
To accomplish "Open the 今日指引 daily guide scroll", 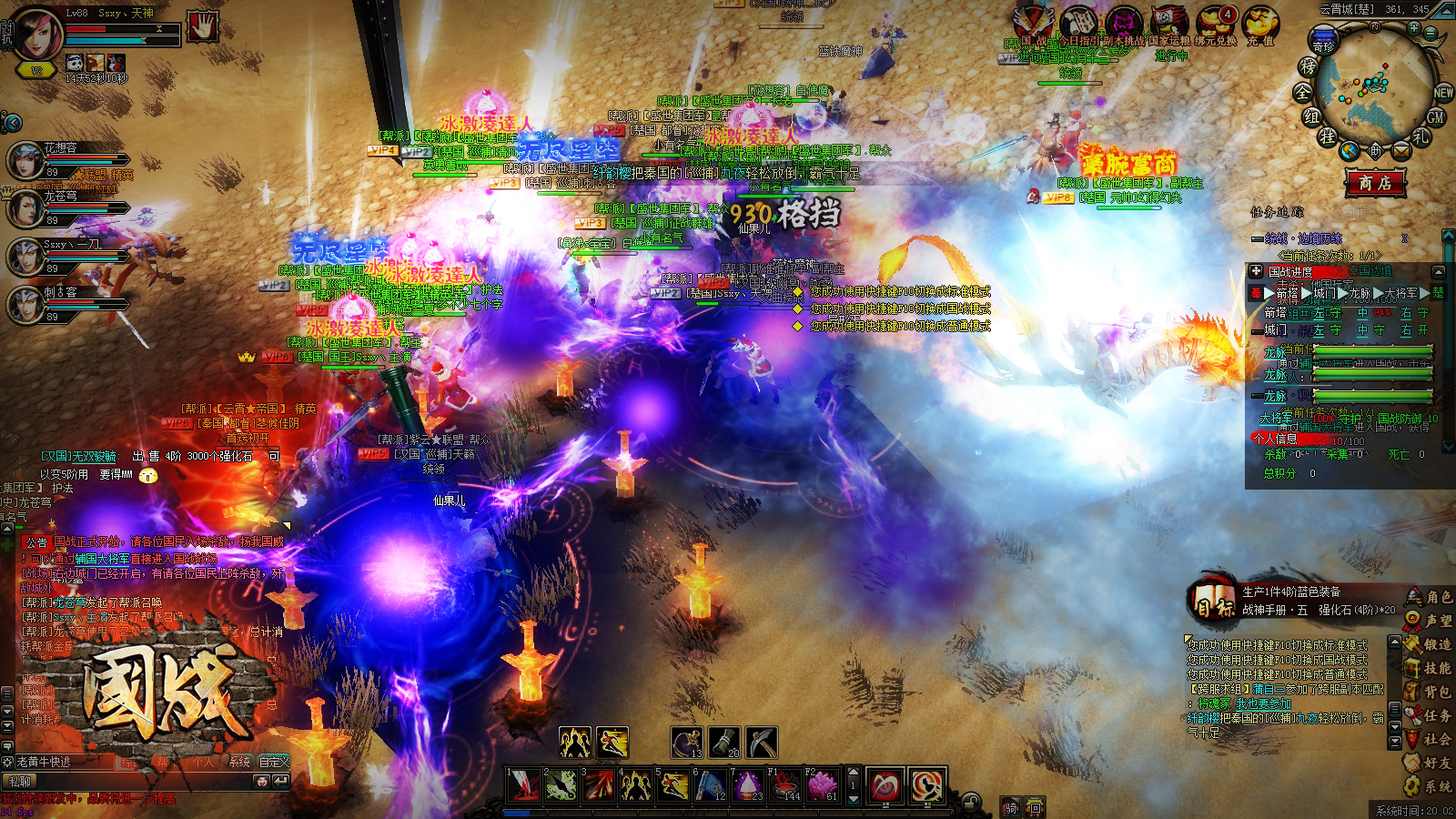I will tap(1078, 23).
